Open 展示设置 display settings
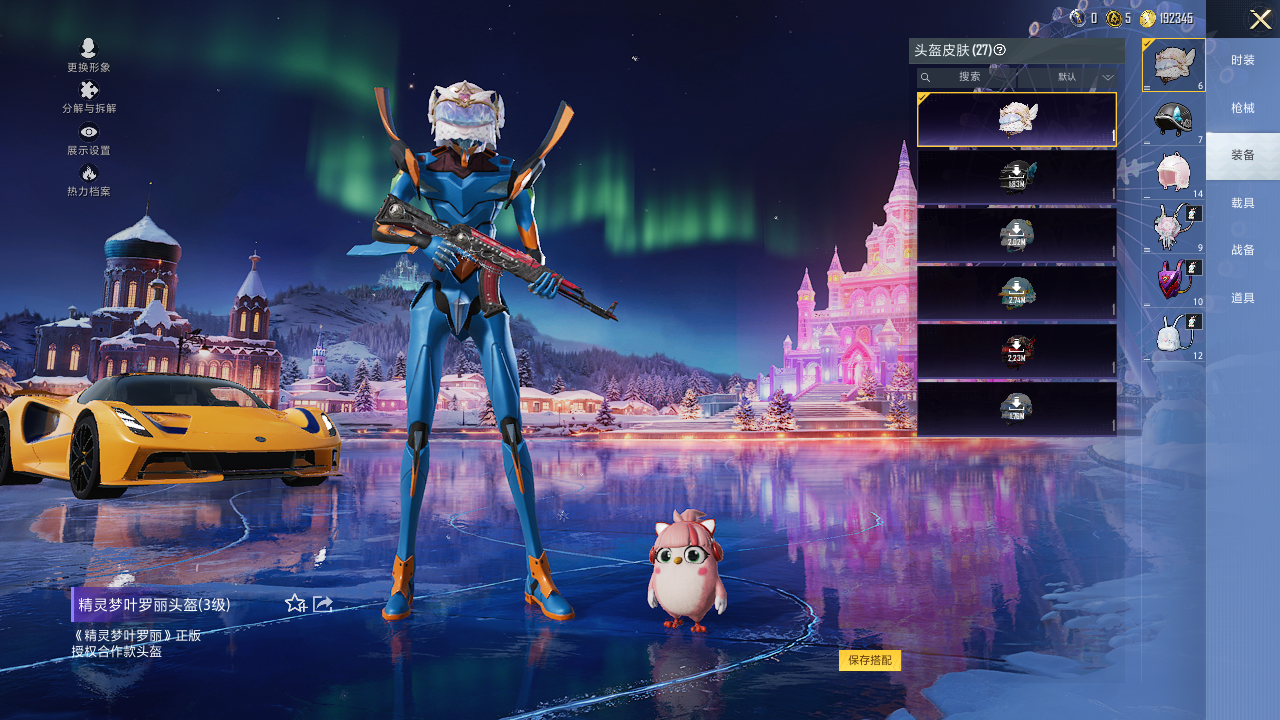The height and width of the screenshot is (720, 1280). 89,138
